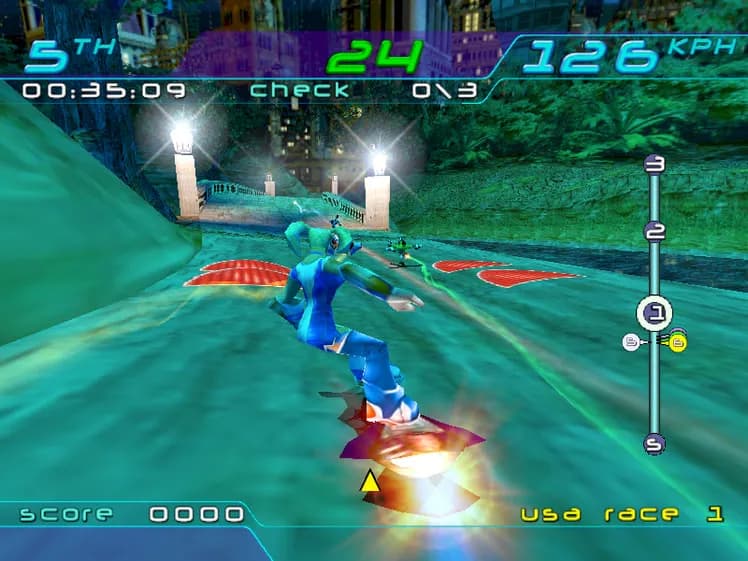Click checkpoint 3 marker on track progress bar
This screenshot has height=561, width=748.
point(655,165)
